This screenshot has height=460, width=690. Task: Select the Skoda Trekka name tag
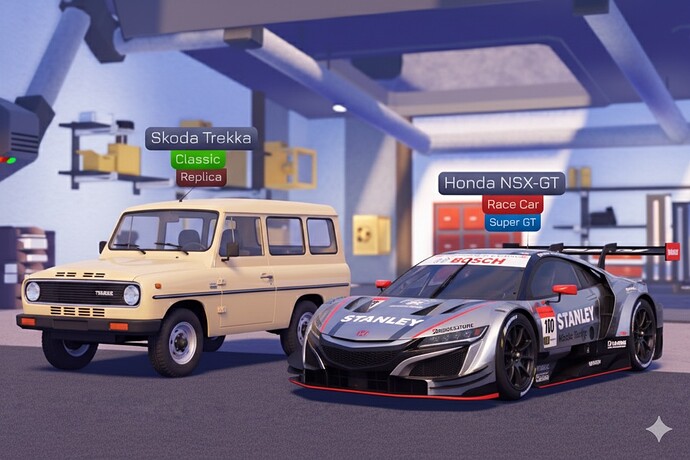click(201, 138)
